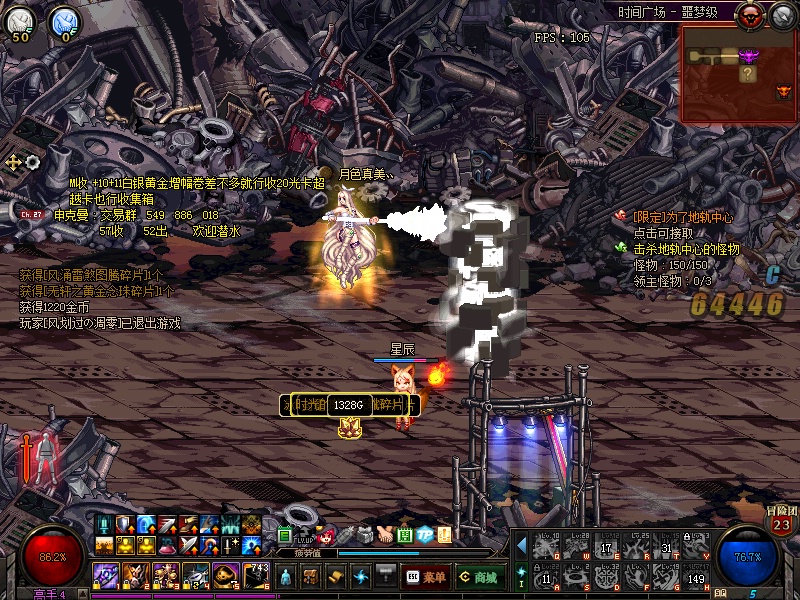
Task: Open the character silhouette menu icon
Action: [x=287, y=577]
